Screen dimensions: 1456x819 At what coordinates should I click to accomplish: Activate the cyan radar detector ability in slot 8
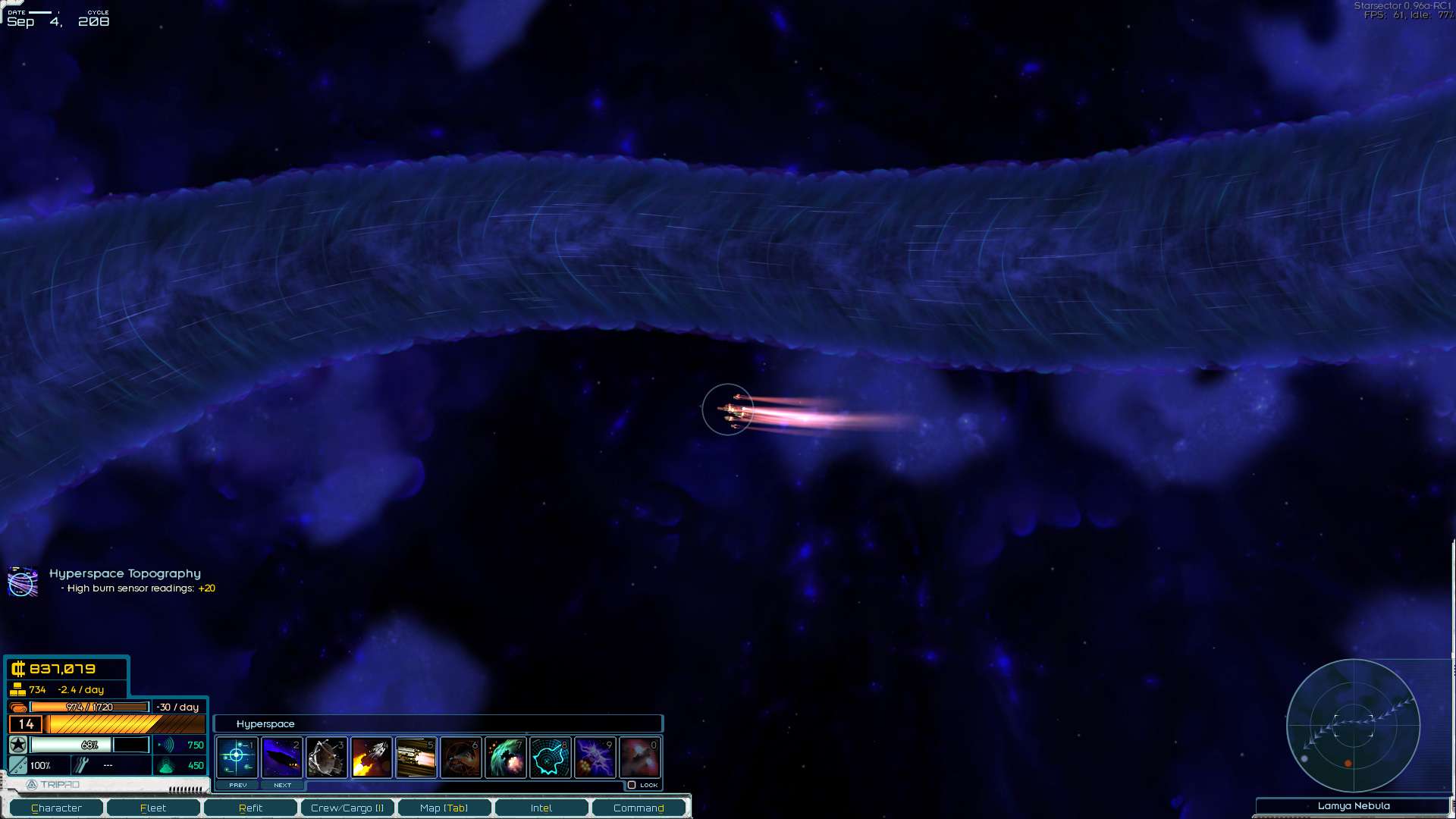pyautogui.click(x=551, y=757)
